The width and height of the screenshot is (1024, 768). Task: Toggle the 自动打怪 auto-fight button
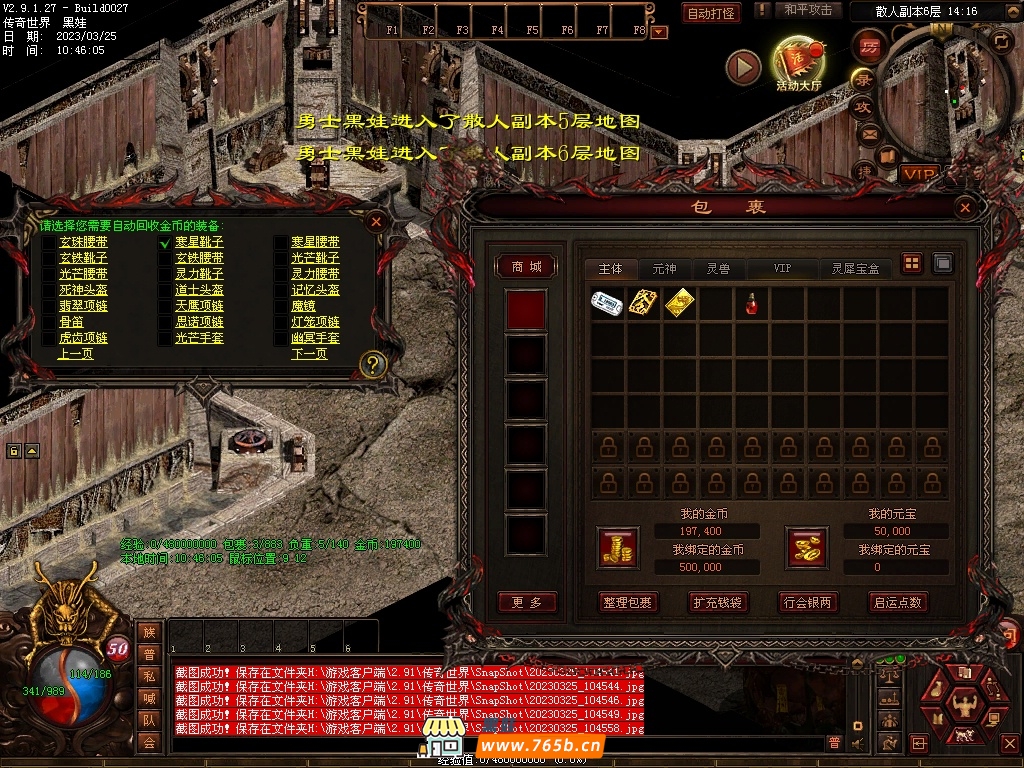pos(711,13)
